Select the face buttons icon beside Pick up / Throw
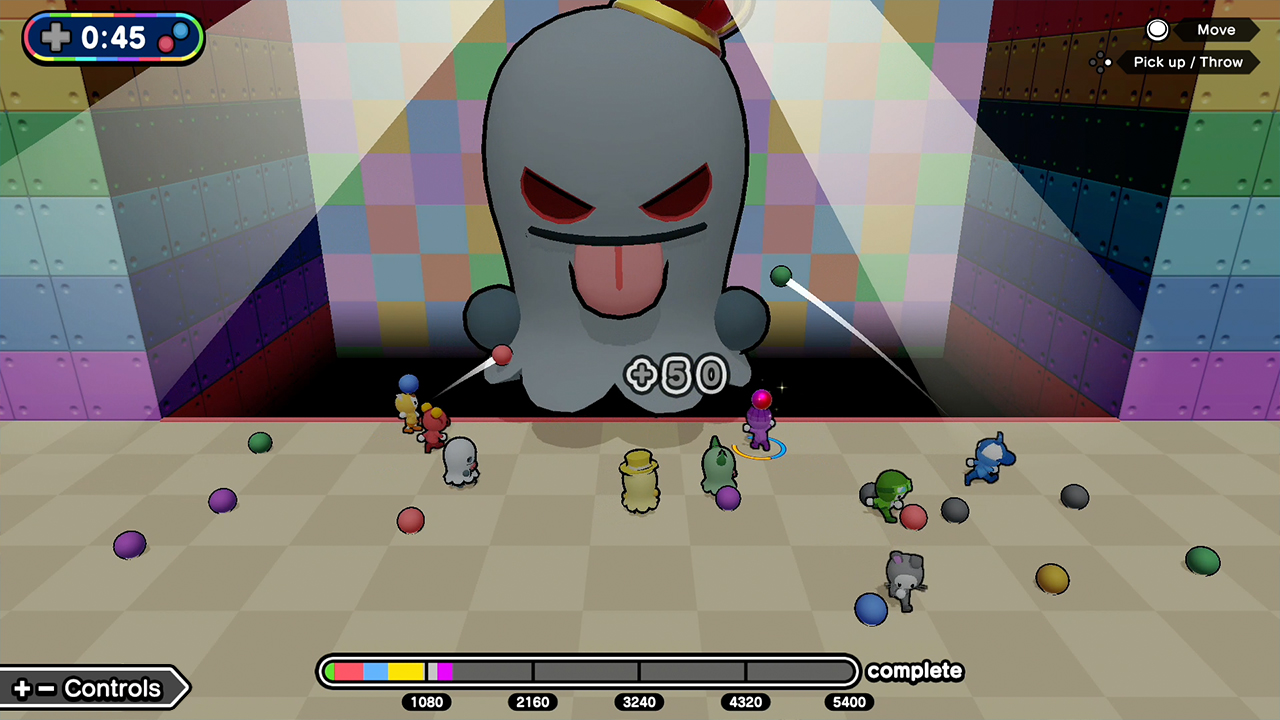The height and width of the screenshot is (720, 1280). pyautogui.click(x=1102, y=62)
